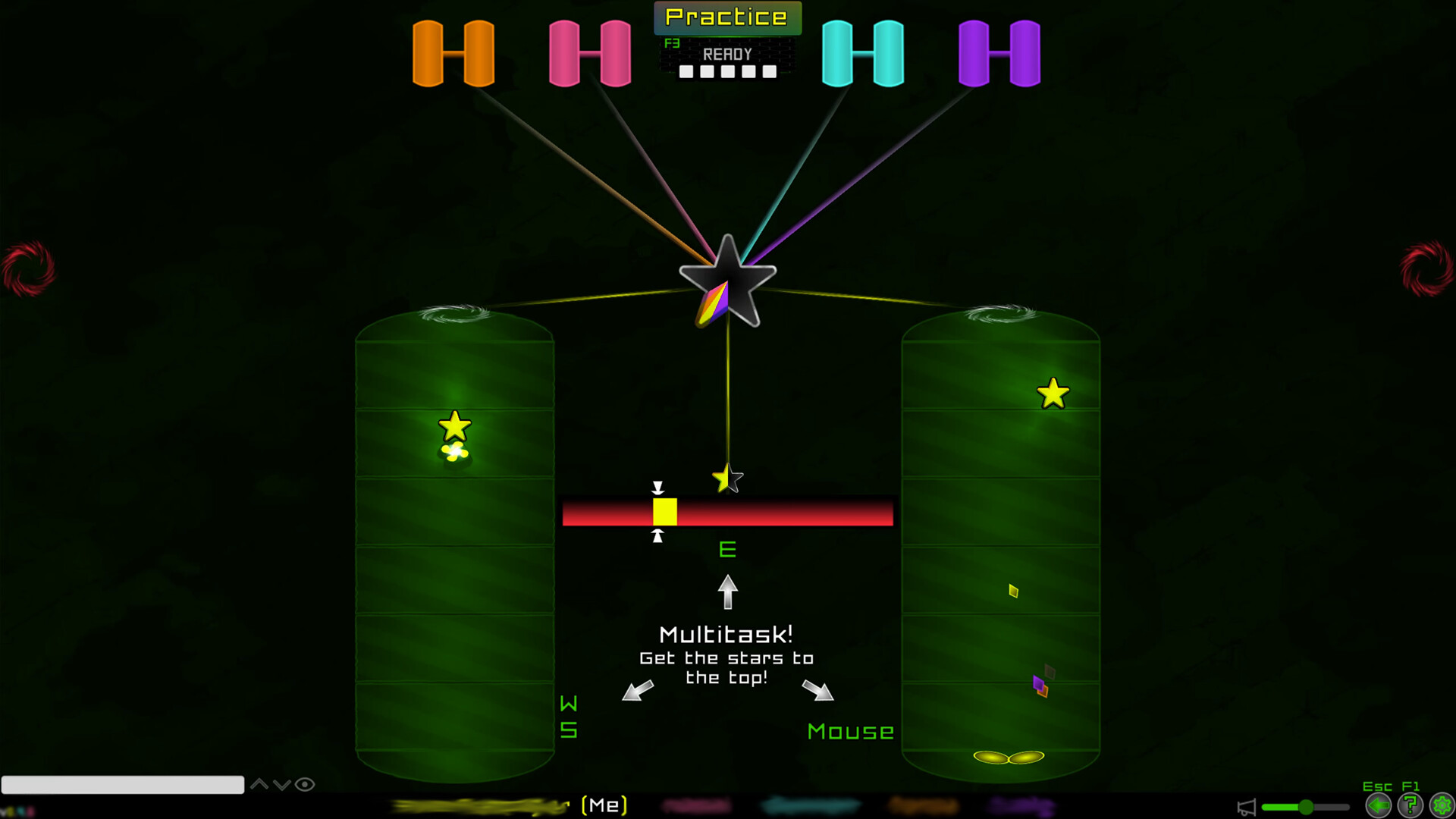Select the cyan H generator icon
The height and width of the screenshot is (819, 1456).
[x=862, y=53]
